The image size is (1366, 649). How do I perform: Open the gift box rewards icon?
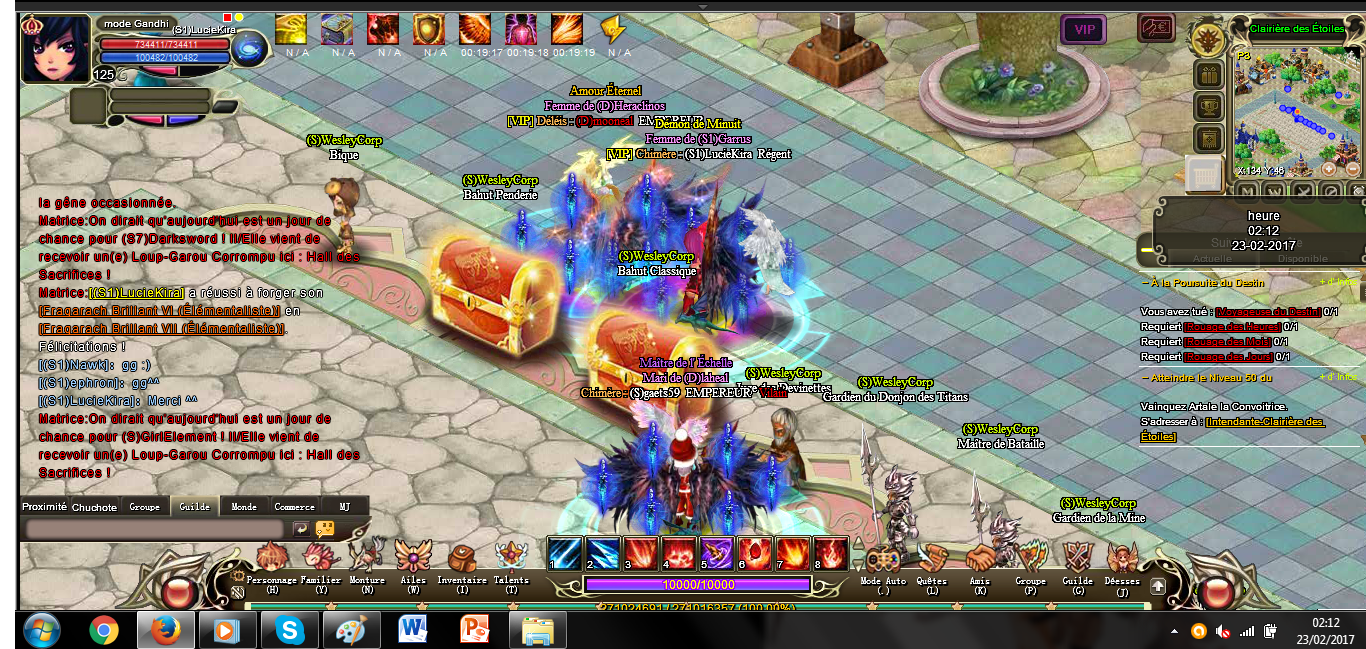tap(1208, 75)
